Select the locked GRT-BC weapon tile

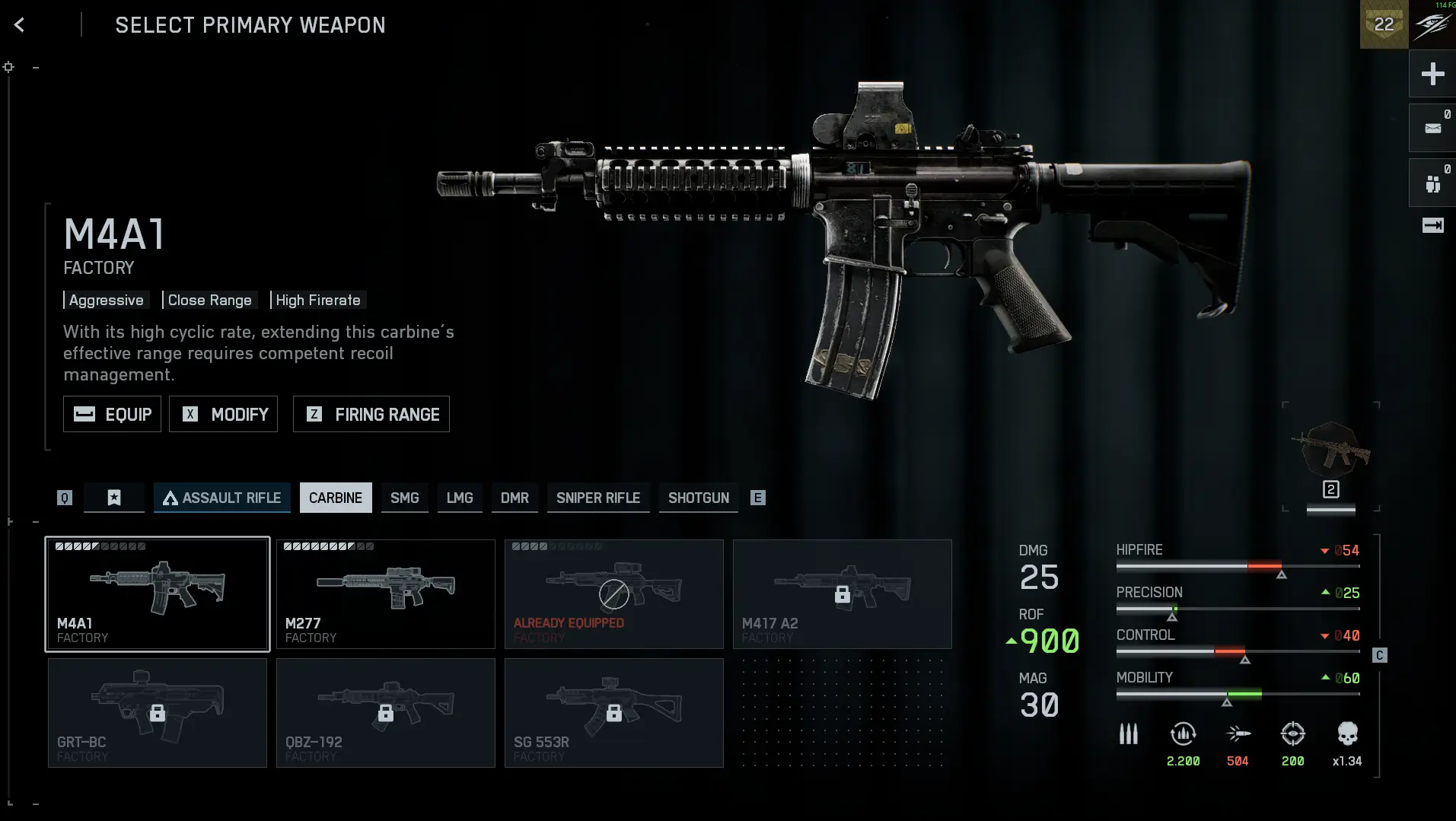click(158, 713)
